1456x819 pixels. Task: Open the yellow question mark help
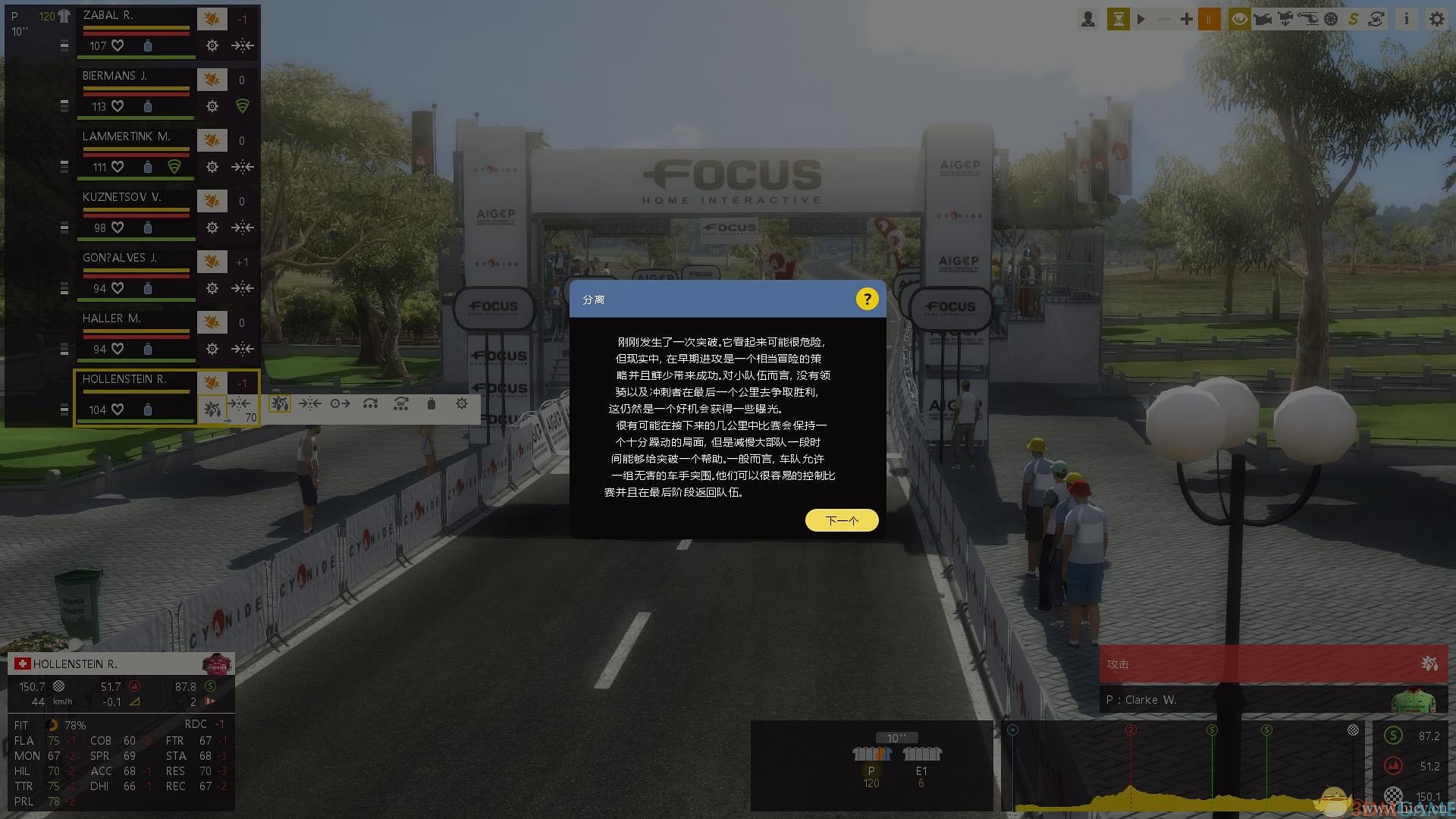point(867,299)
